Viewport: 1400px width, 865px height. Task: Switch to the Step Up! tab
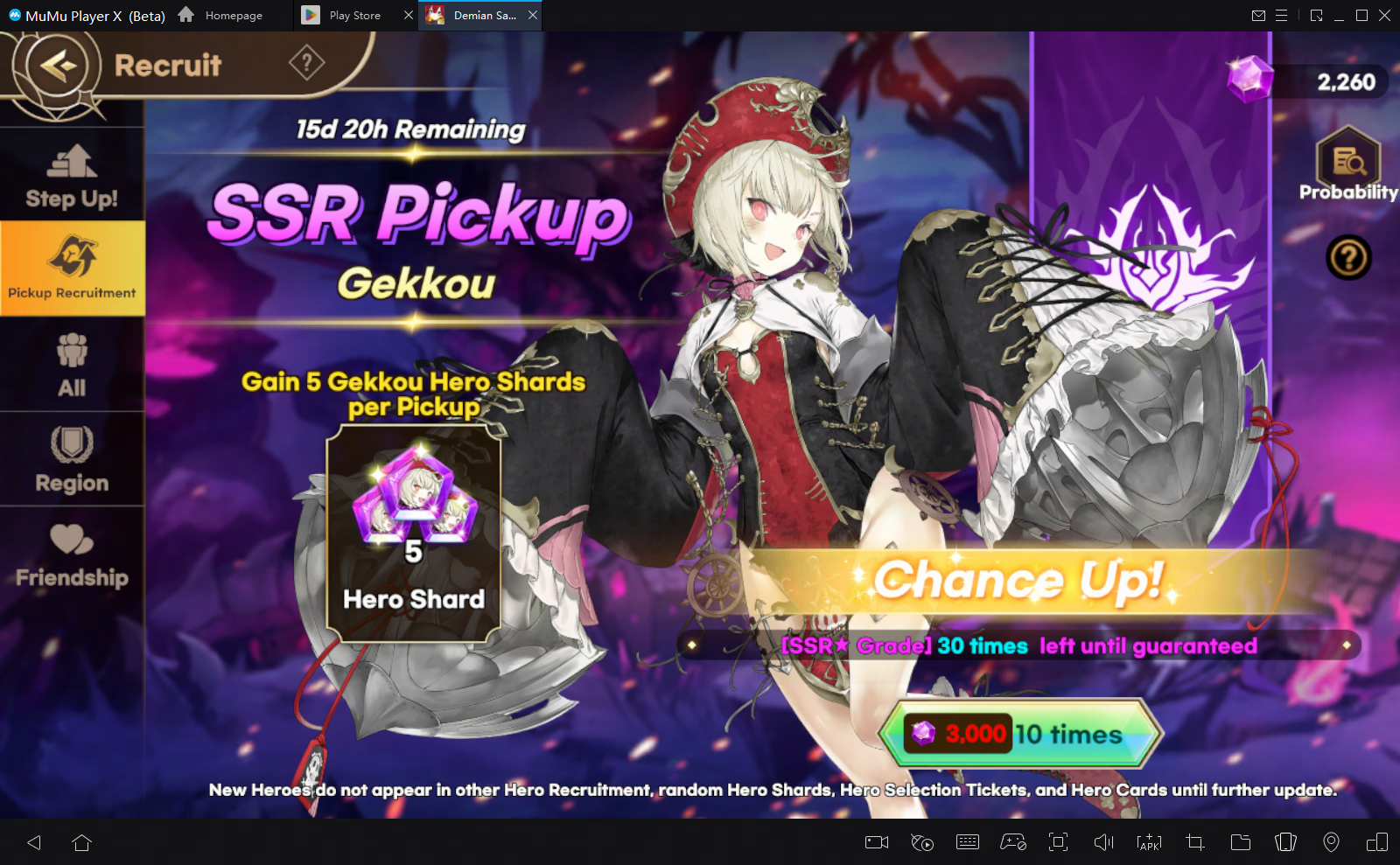(x=72, y=177)
